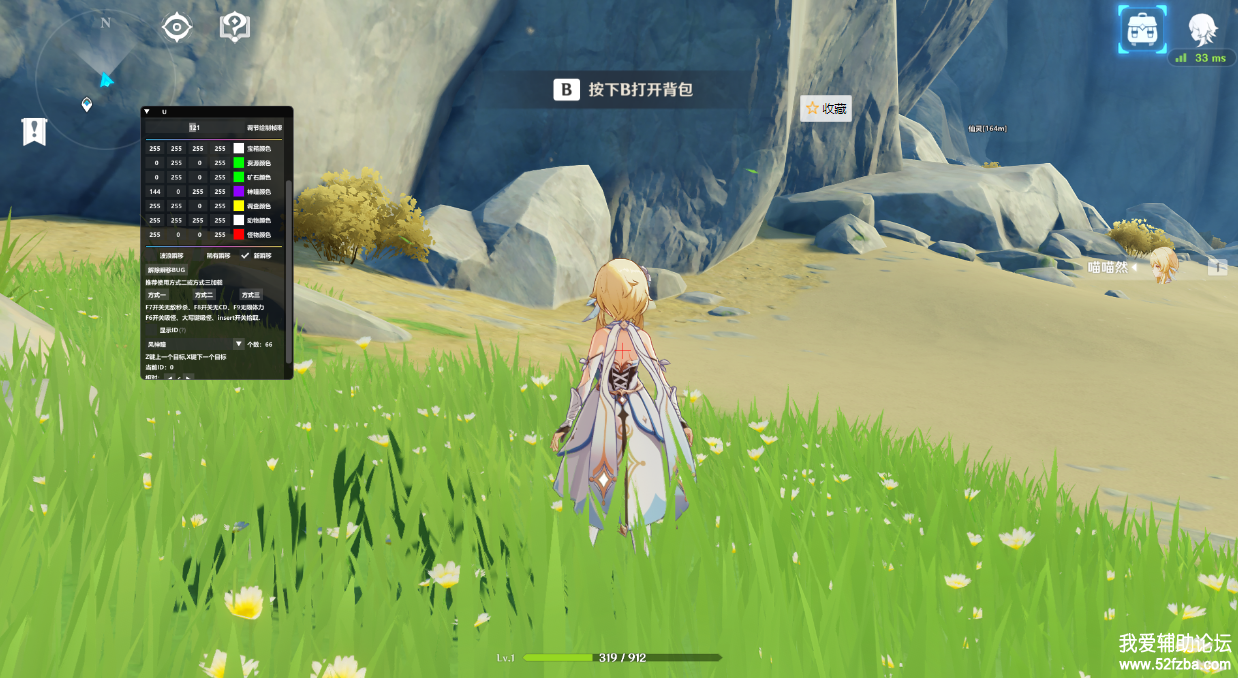This screenshot has height=678, width=1238.
Task: Open the target type dropdown arrow
Action: (x=238, y=343)
